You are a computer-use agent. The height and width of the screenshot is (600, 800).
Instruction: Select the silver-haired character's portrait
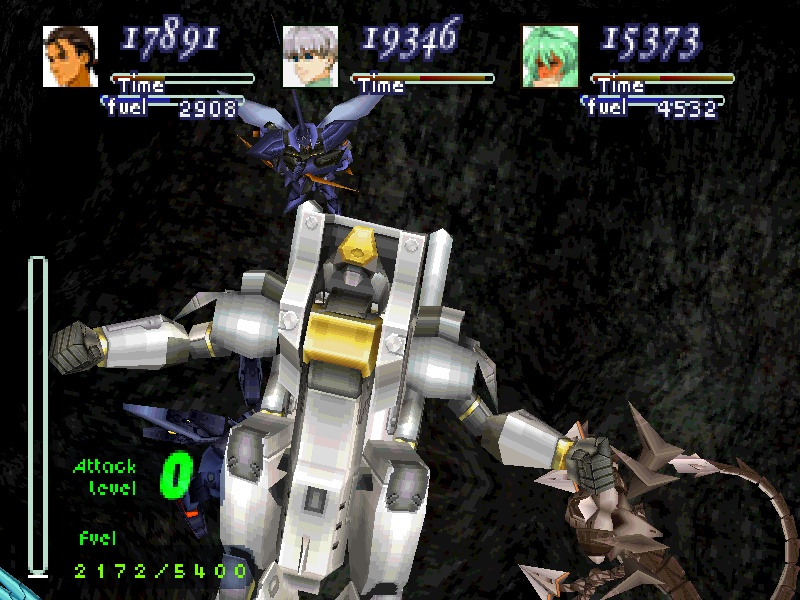point(310,57)
